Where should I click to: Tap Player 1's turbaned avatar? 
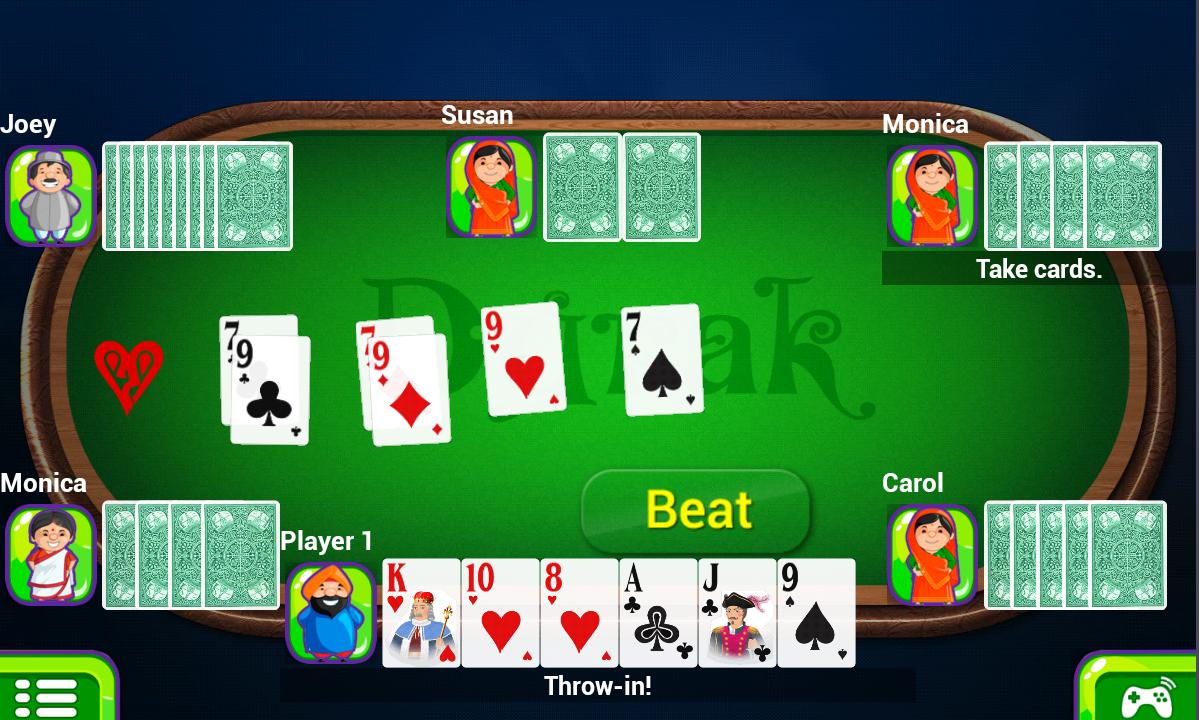point(331,612)
